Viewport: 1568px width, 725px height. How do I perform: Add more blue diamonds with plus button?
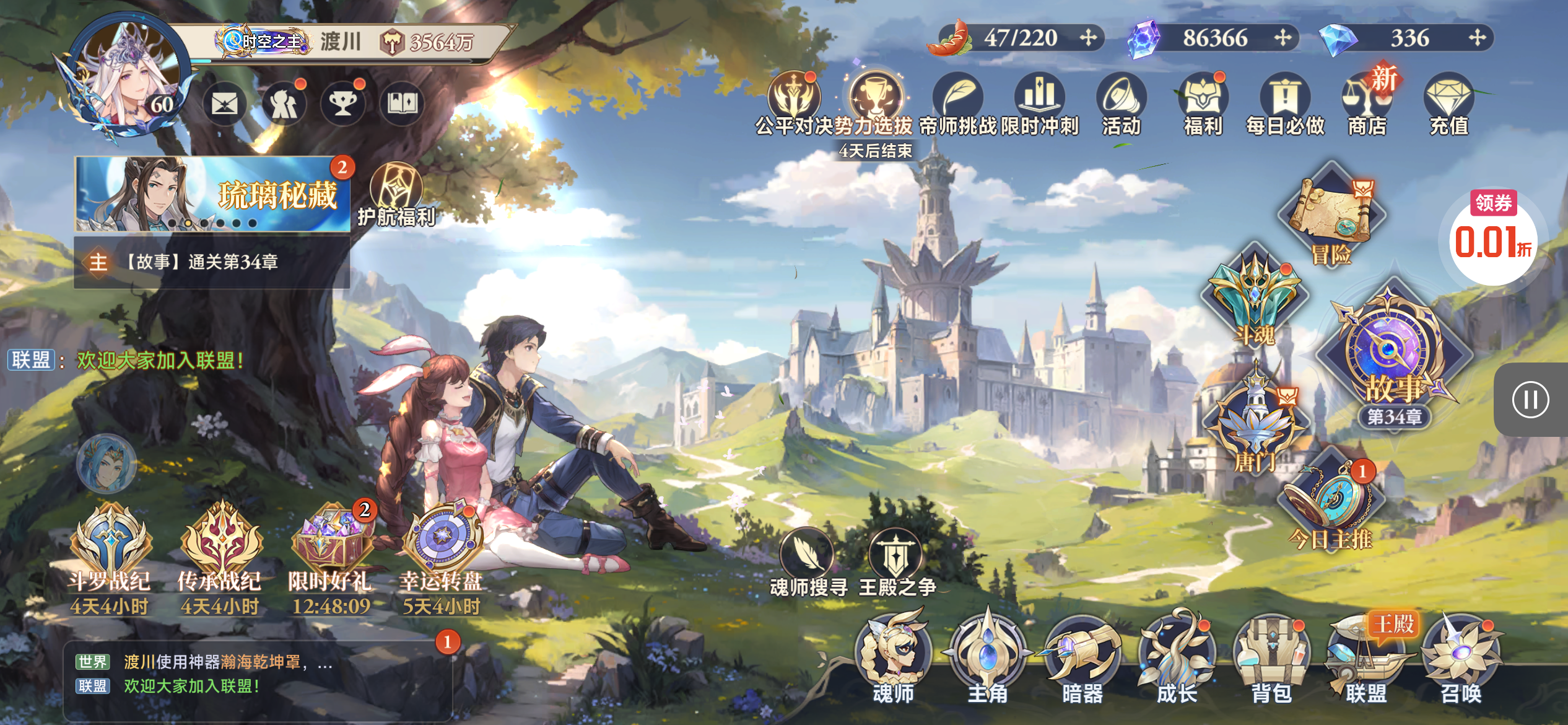1477,38
